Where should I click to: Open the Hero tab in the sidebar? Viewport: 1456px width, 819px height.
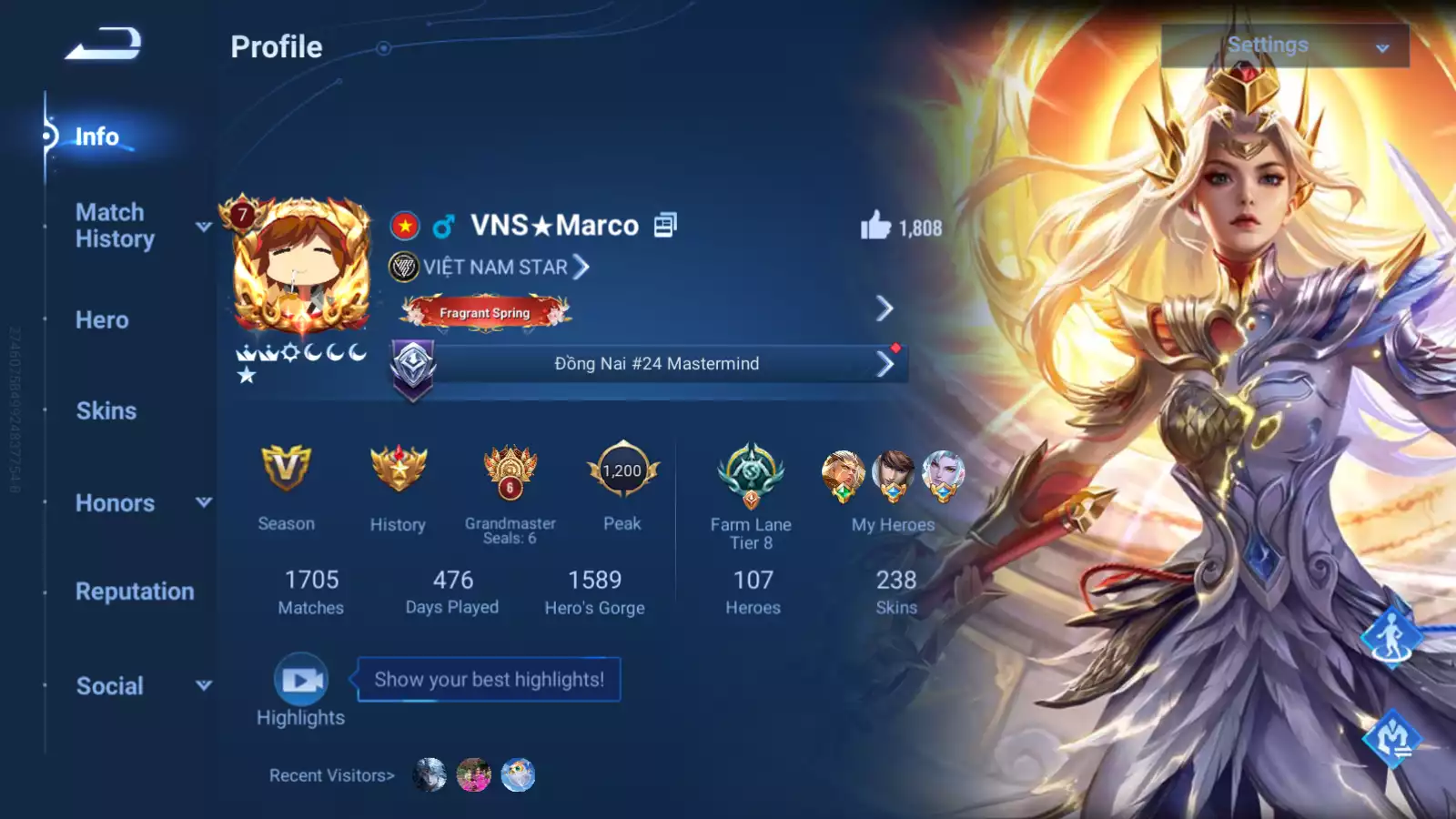point(100,319)
